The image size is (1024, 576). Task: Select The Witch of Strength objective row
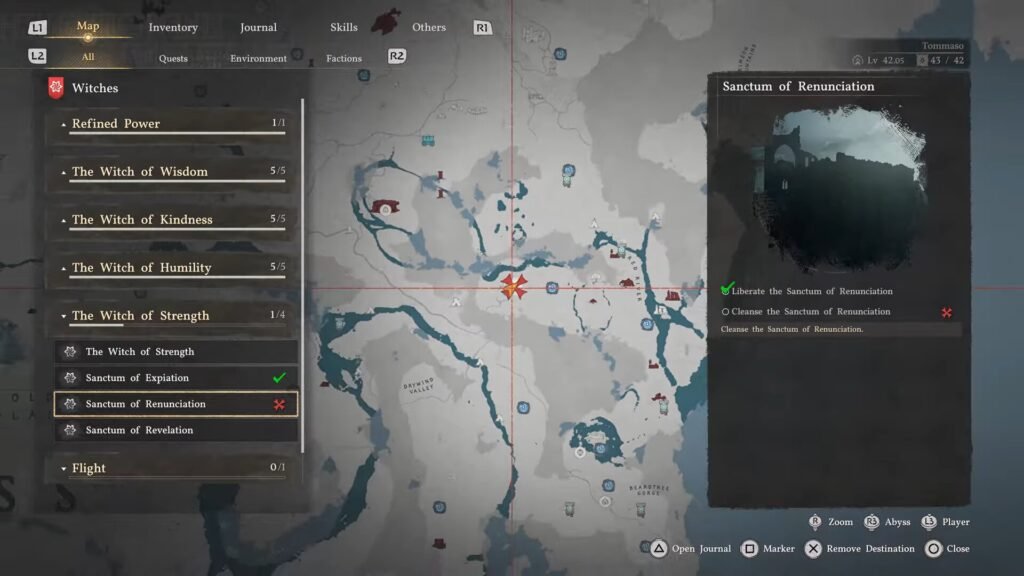click(x=176, y=352)
